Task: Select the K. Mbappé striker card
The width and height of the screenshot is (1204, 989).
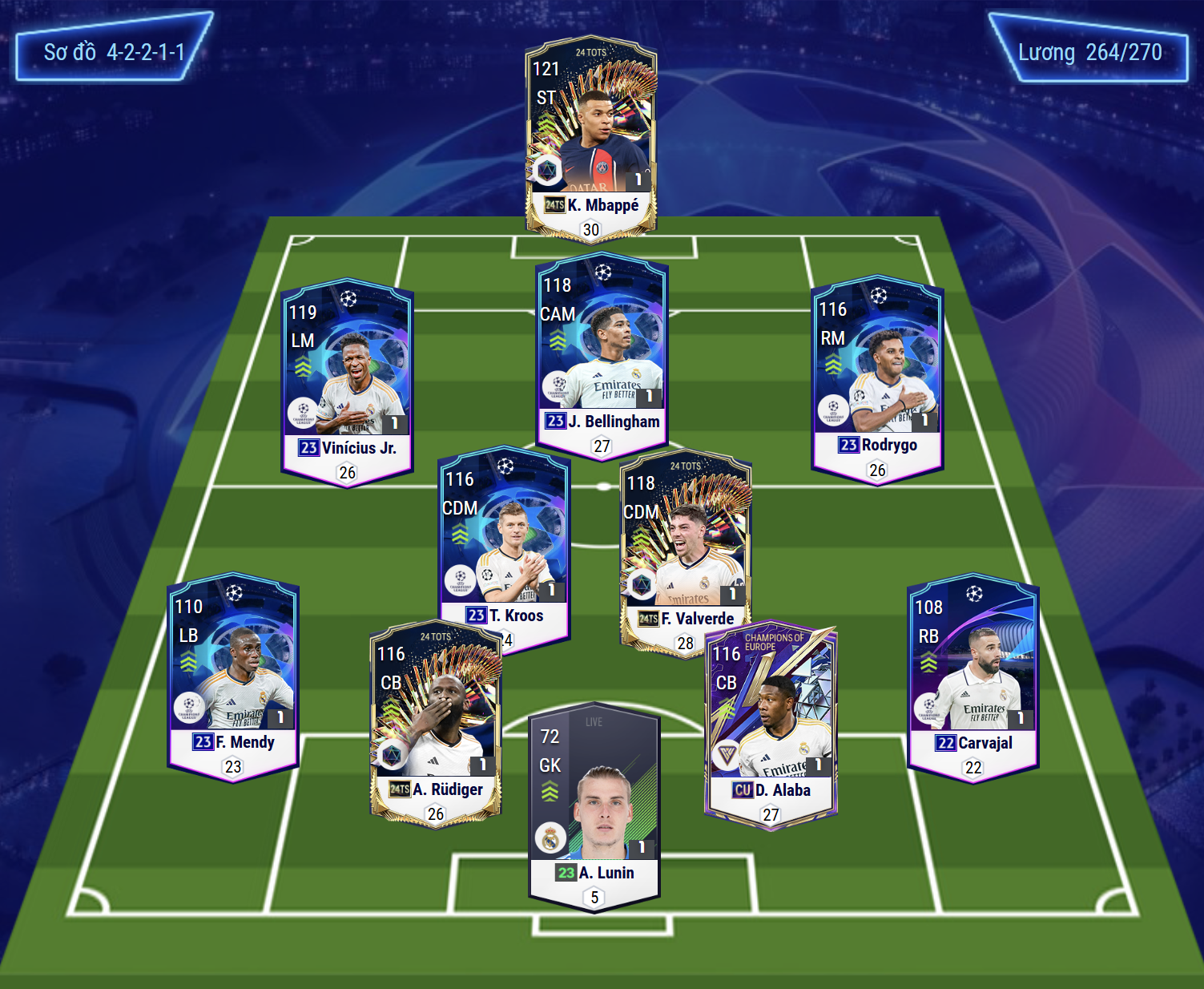Action: click(x=591, y=136)
